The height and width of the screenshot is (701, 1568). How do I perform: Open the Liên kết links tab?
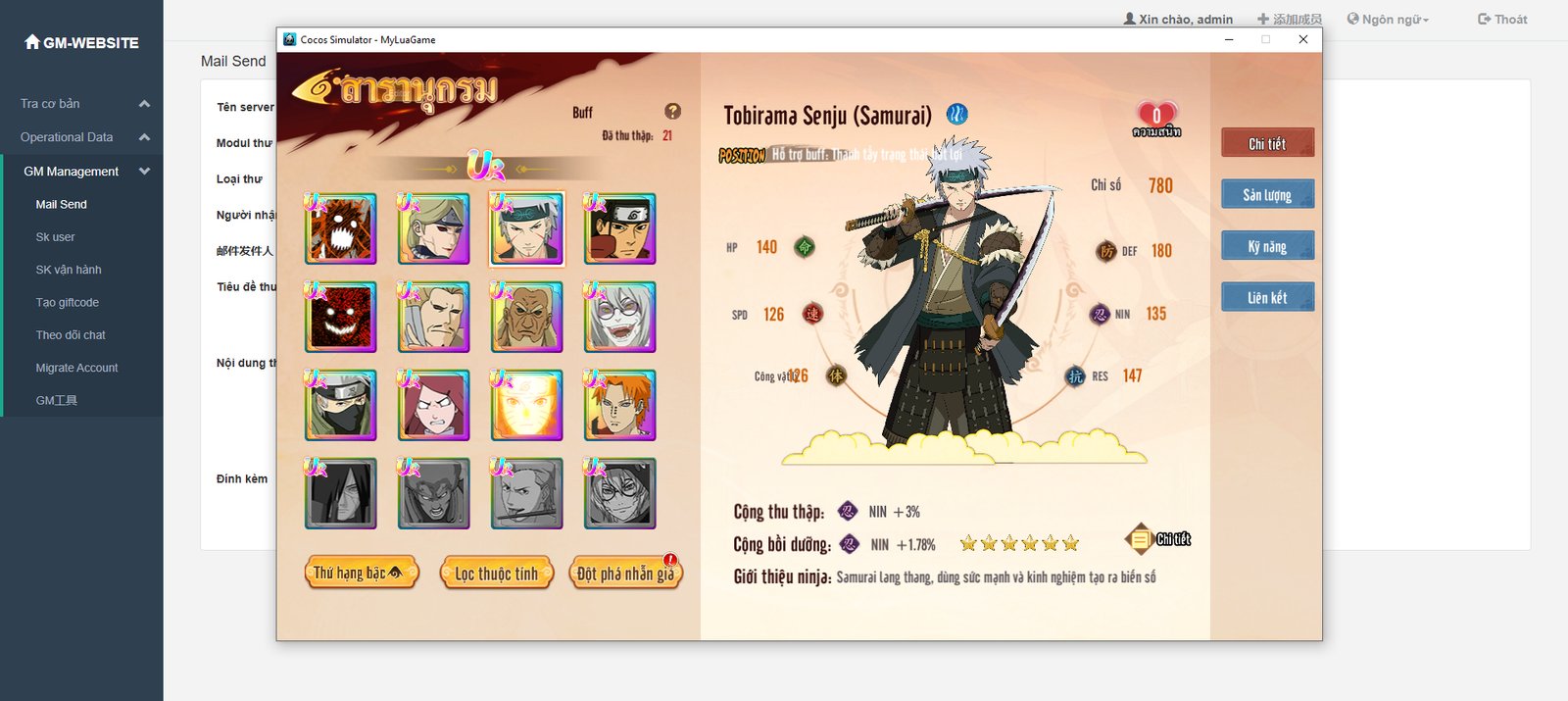(1267, 297)
